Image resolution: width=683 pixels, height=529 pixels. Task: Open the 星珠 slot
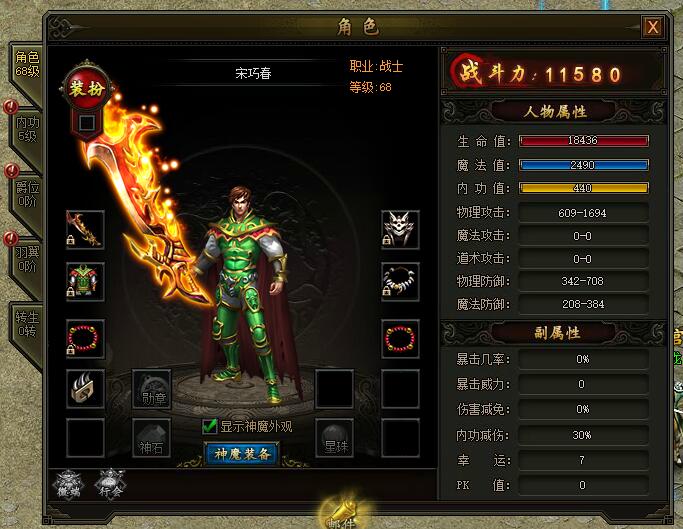click(x=334, y=437)
